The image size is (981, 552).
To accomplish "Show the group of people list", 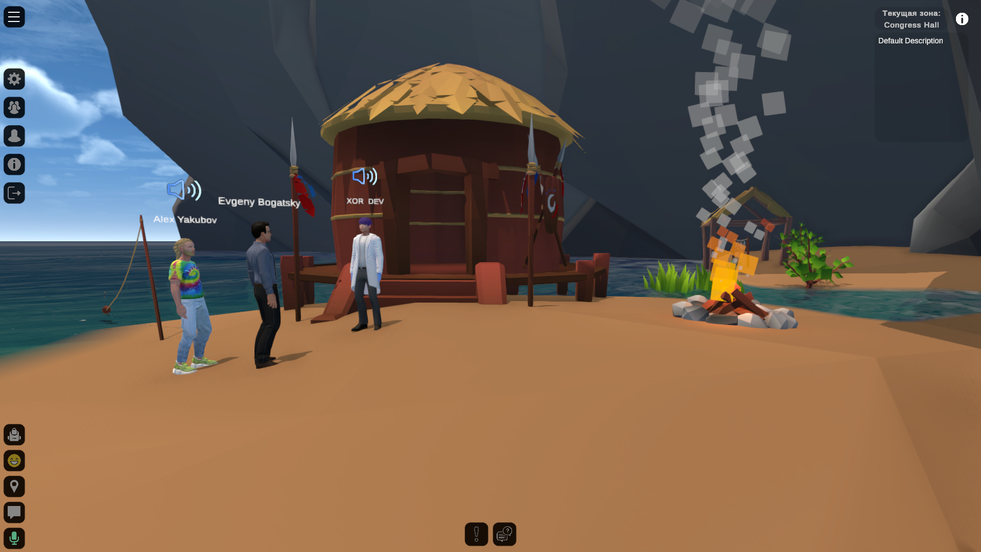I will click(14, 107).
